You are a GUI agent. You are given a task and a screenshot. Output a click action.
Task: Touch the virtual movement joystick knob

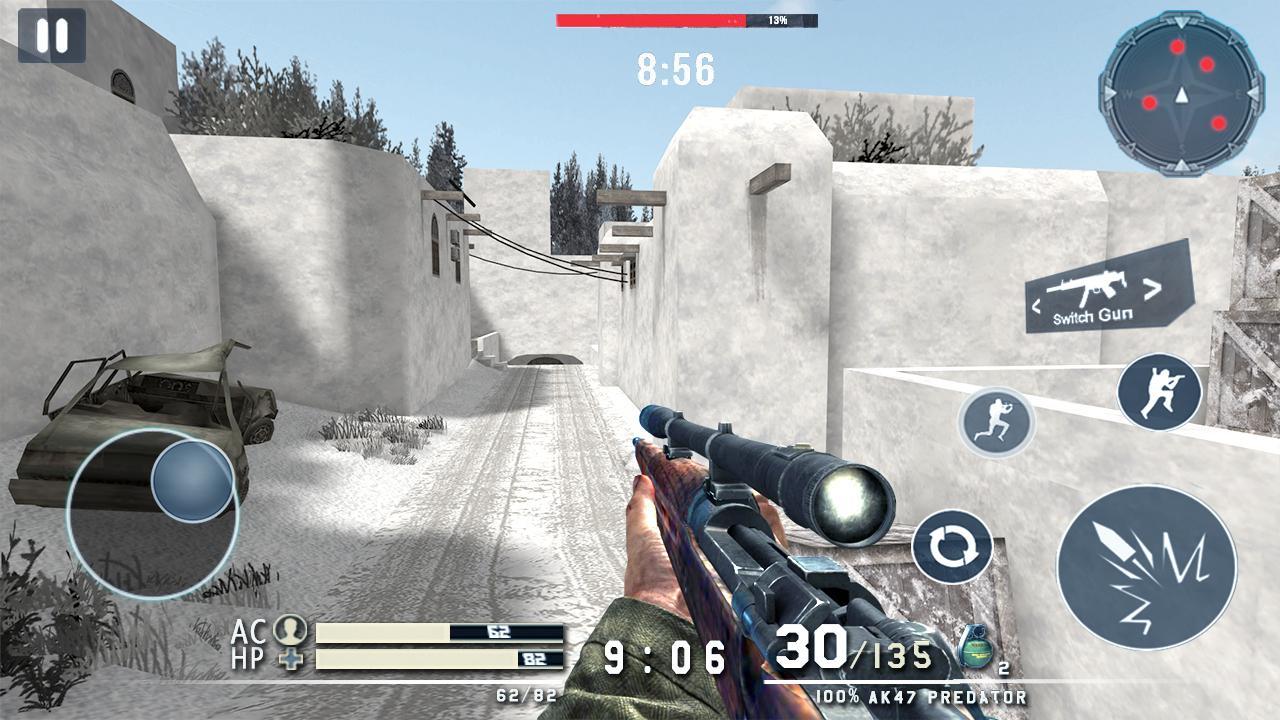point(193,481)
